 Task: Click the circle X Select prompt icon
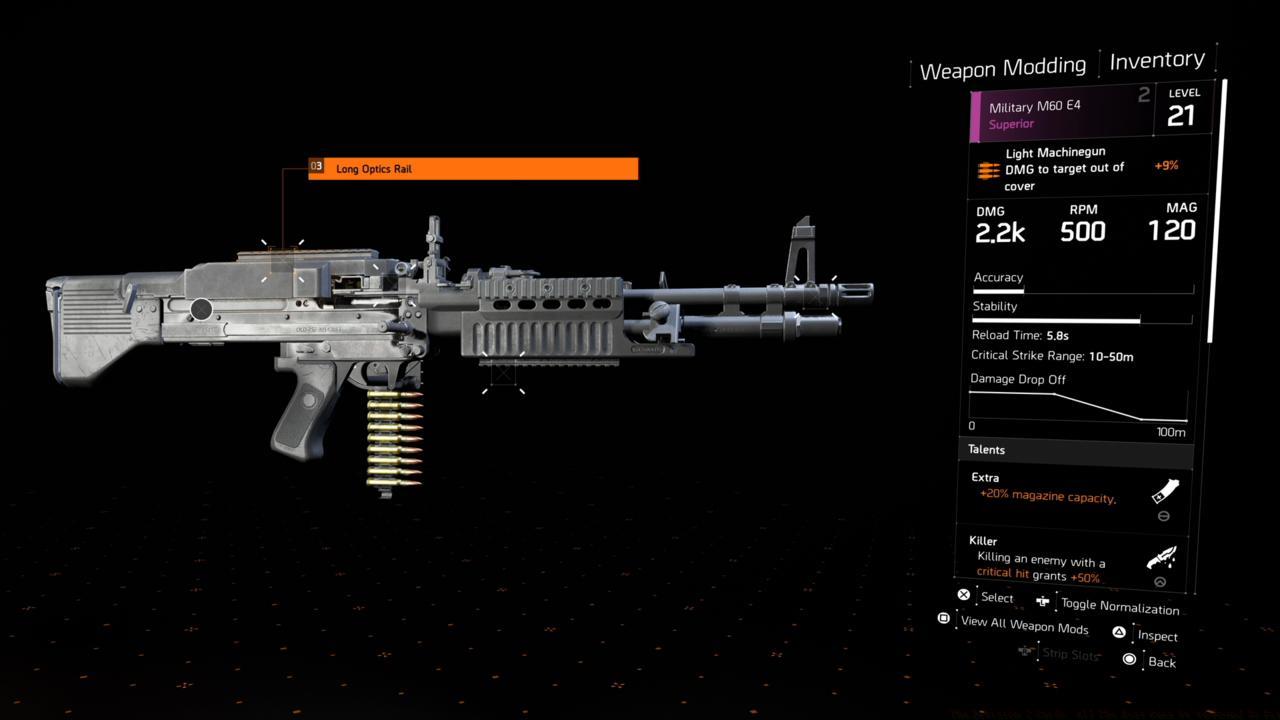pos(963,594)
